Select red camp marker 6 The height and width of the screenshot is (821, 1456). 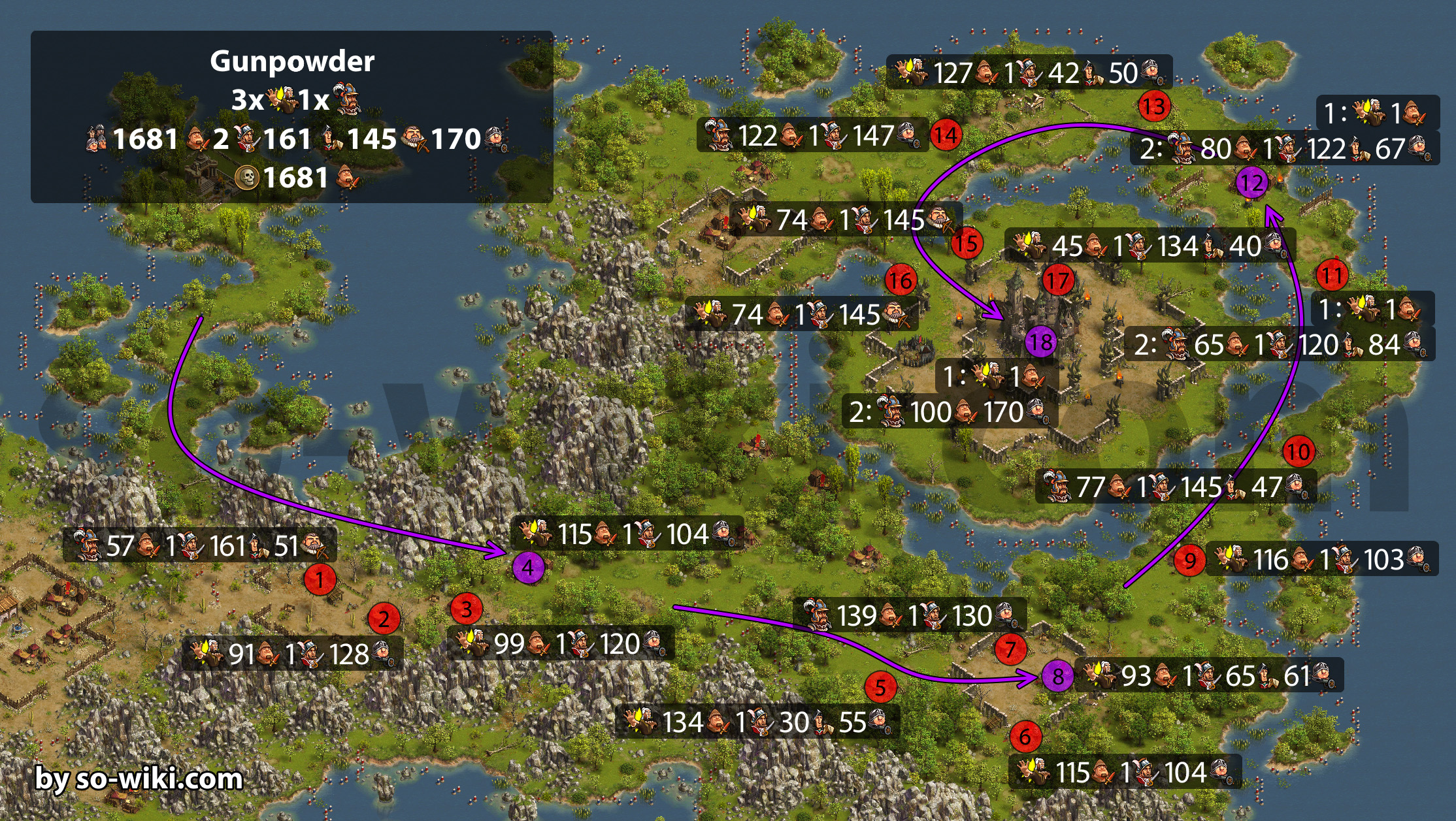coord(1025,736)
